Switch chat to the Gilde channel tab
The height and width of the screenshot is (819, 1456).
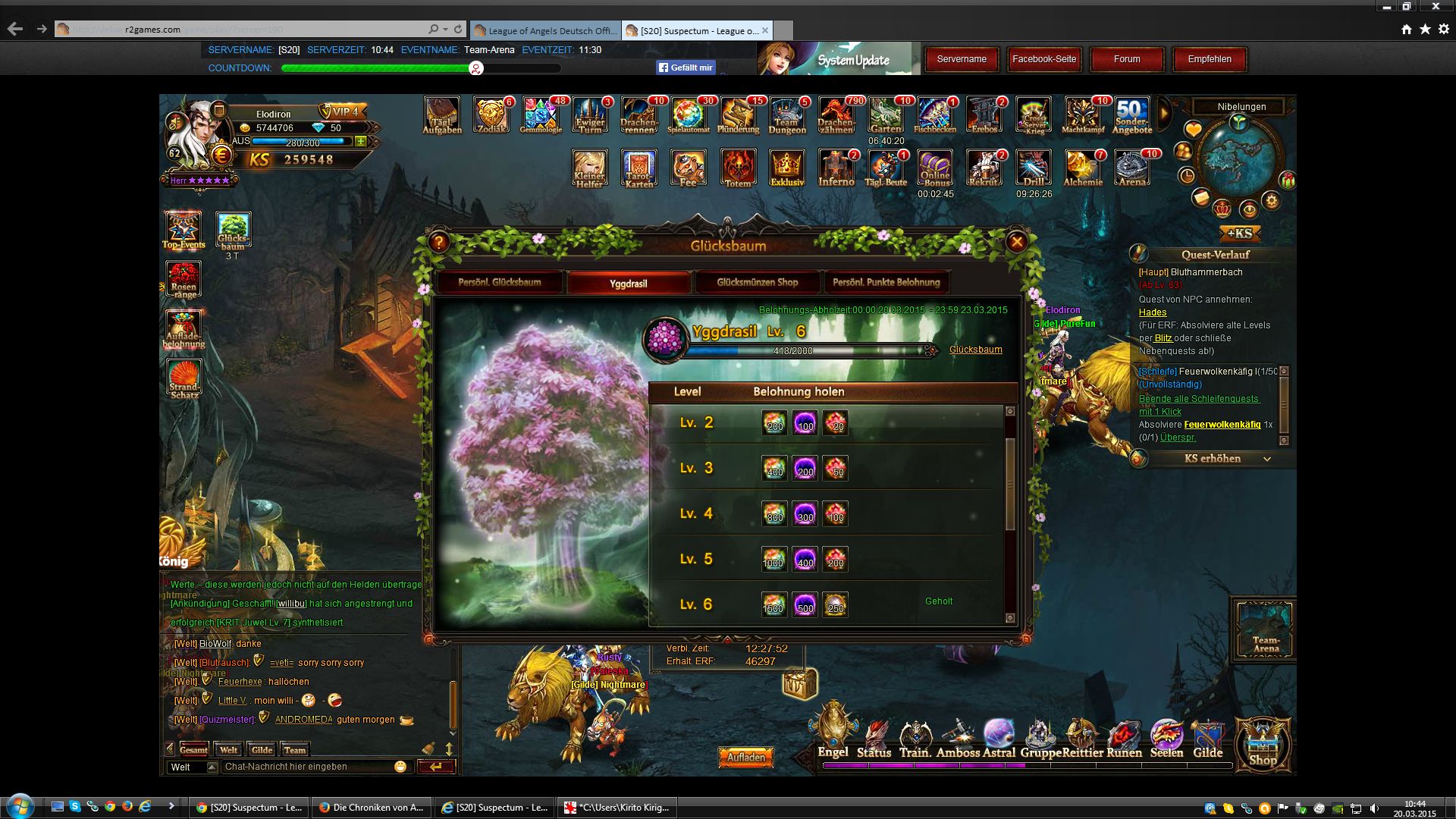coord(262,750)
